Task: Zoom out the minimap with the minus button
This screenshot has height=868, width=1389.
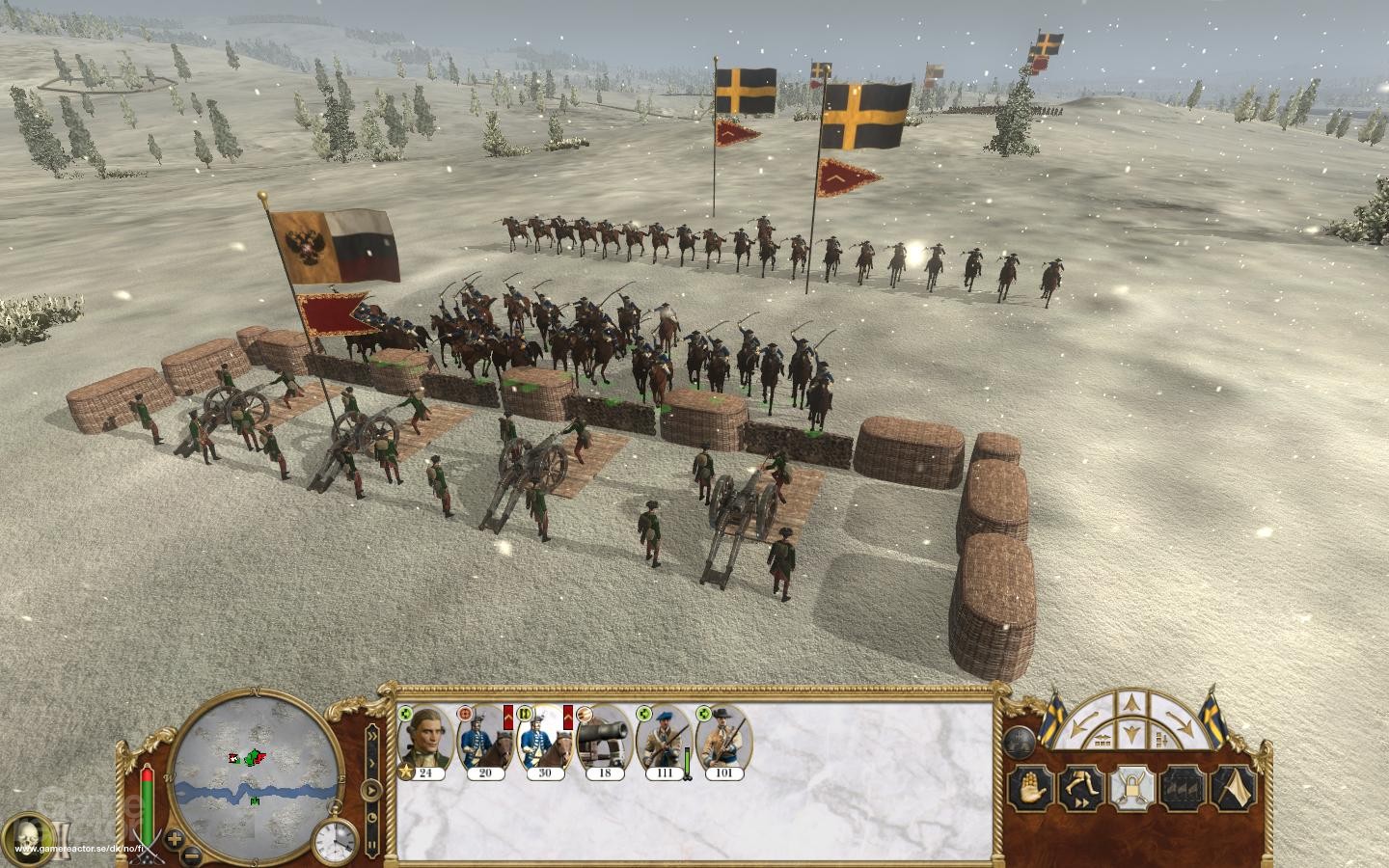Action: coord(190,855)
